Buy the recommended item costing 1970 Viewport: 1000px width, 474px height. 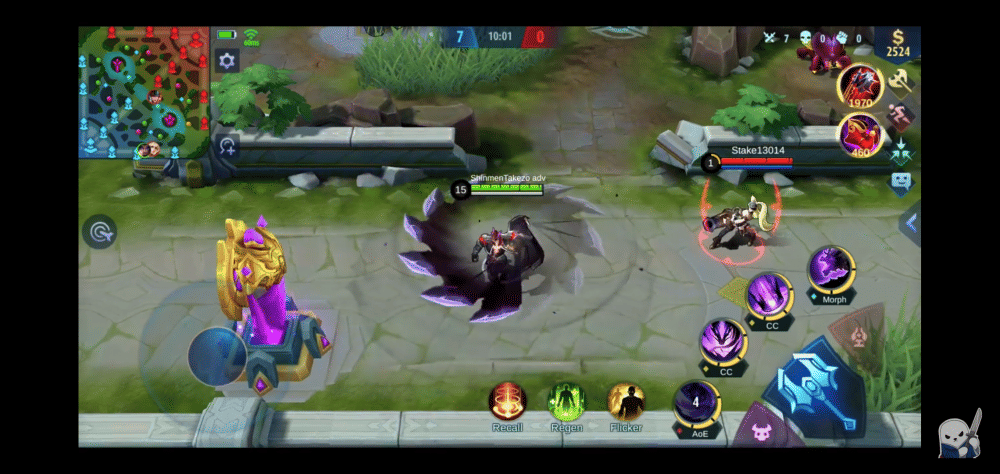coord(859,84)
